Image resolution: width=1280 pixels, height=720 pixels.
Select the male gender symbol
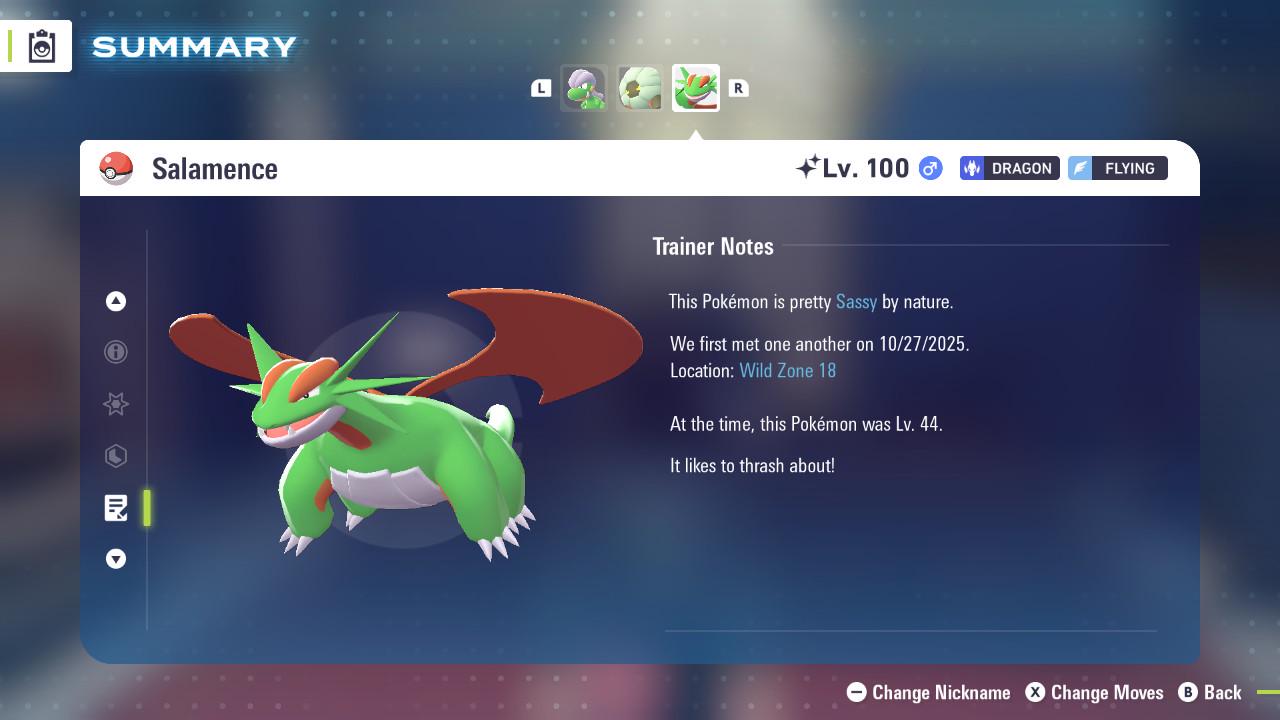[x=928, y=169]
